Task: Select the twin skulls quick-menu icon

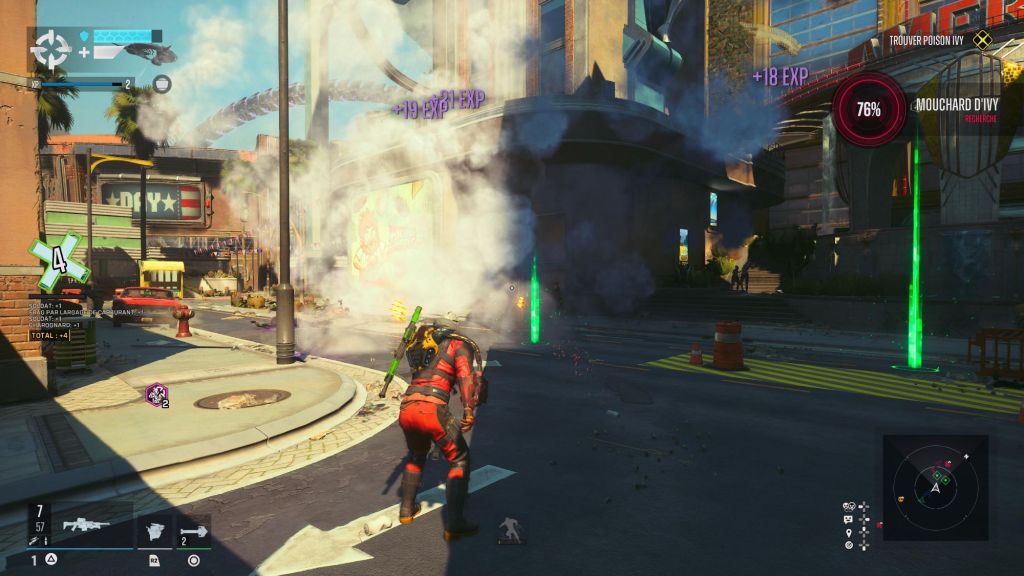Action: click(x=849, y=506)
